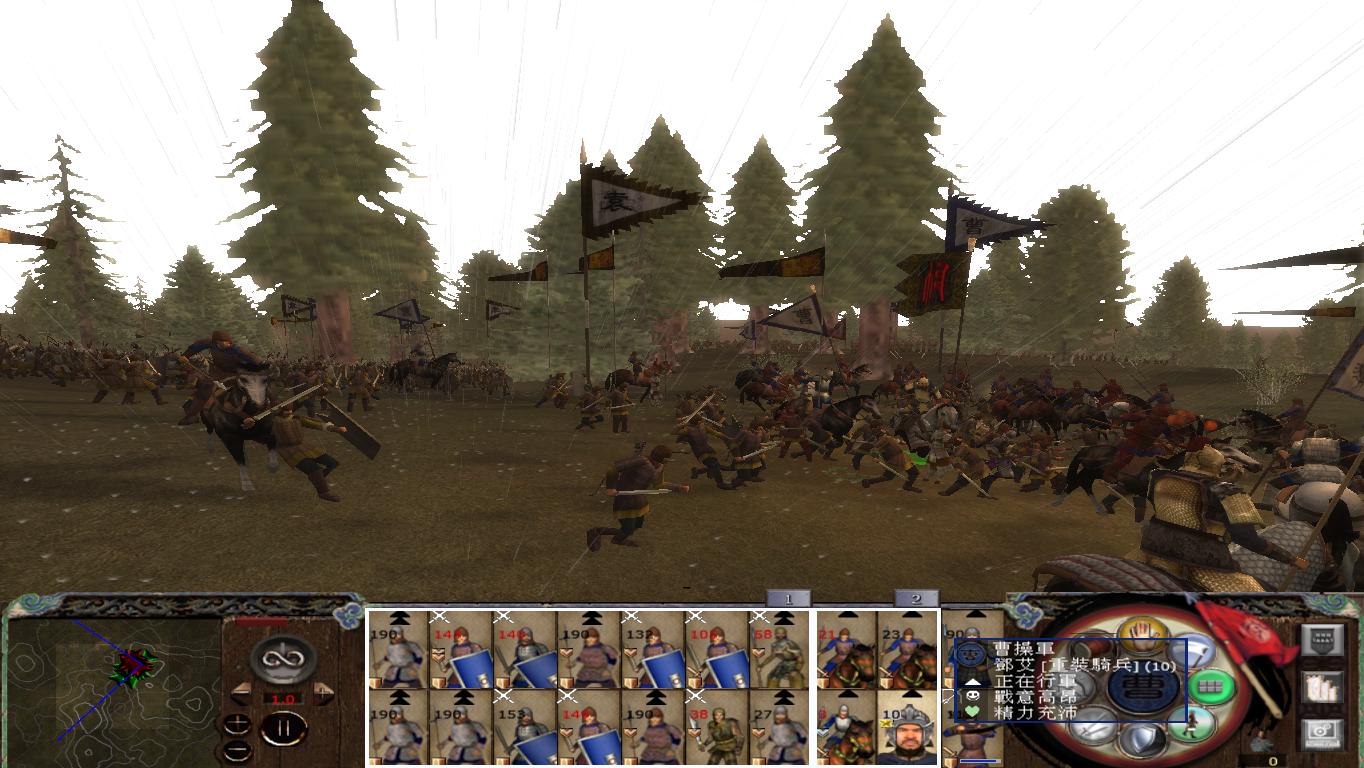Zoom in the minimap with the plus button

coord(238,724)
